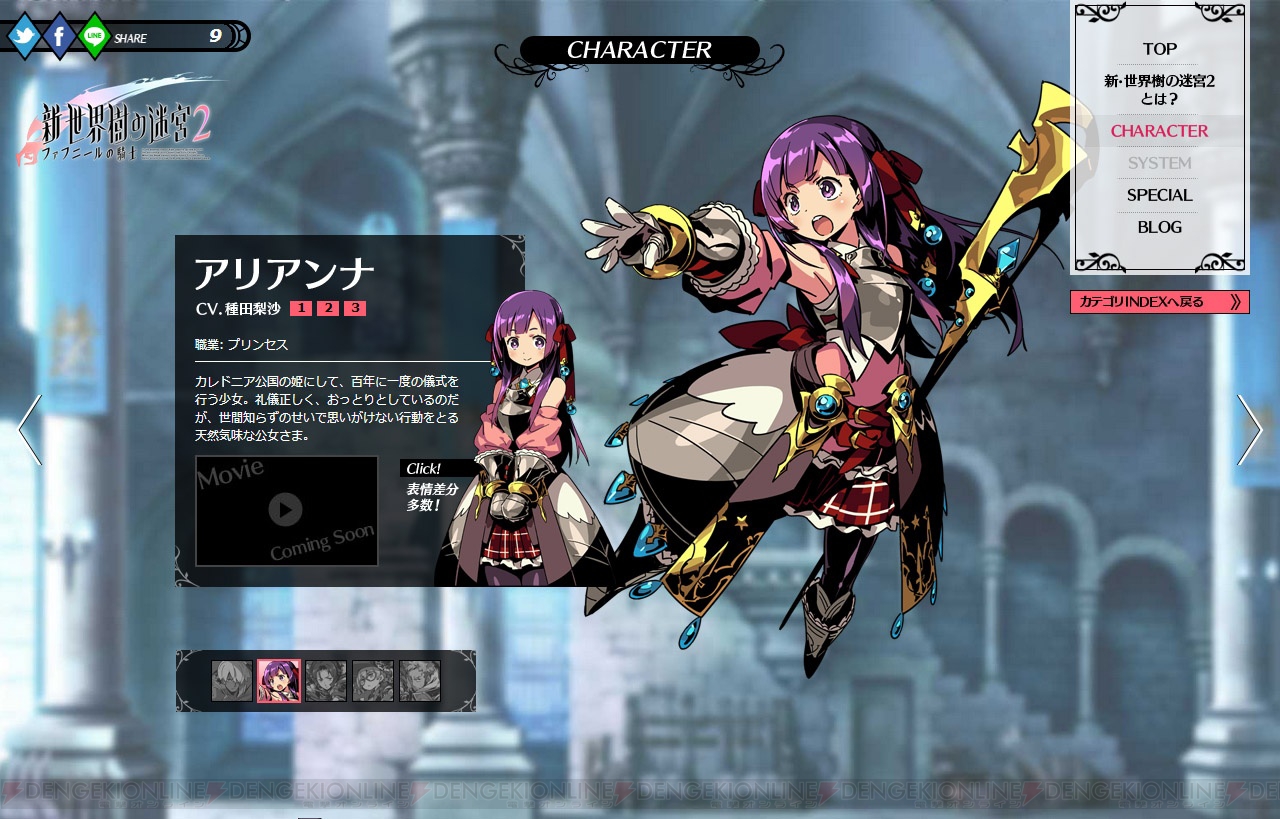Share the page on Facebook
The height and width of the screenshot is (819, 1280).
(59, 37)
